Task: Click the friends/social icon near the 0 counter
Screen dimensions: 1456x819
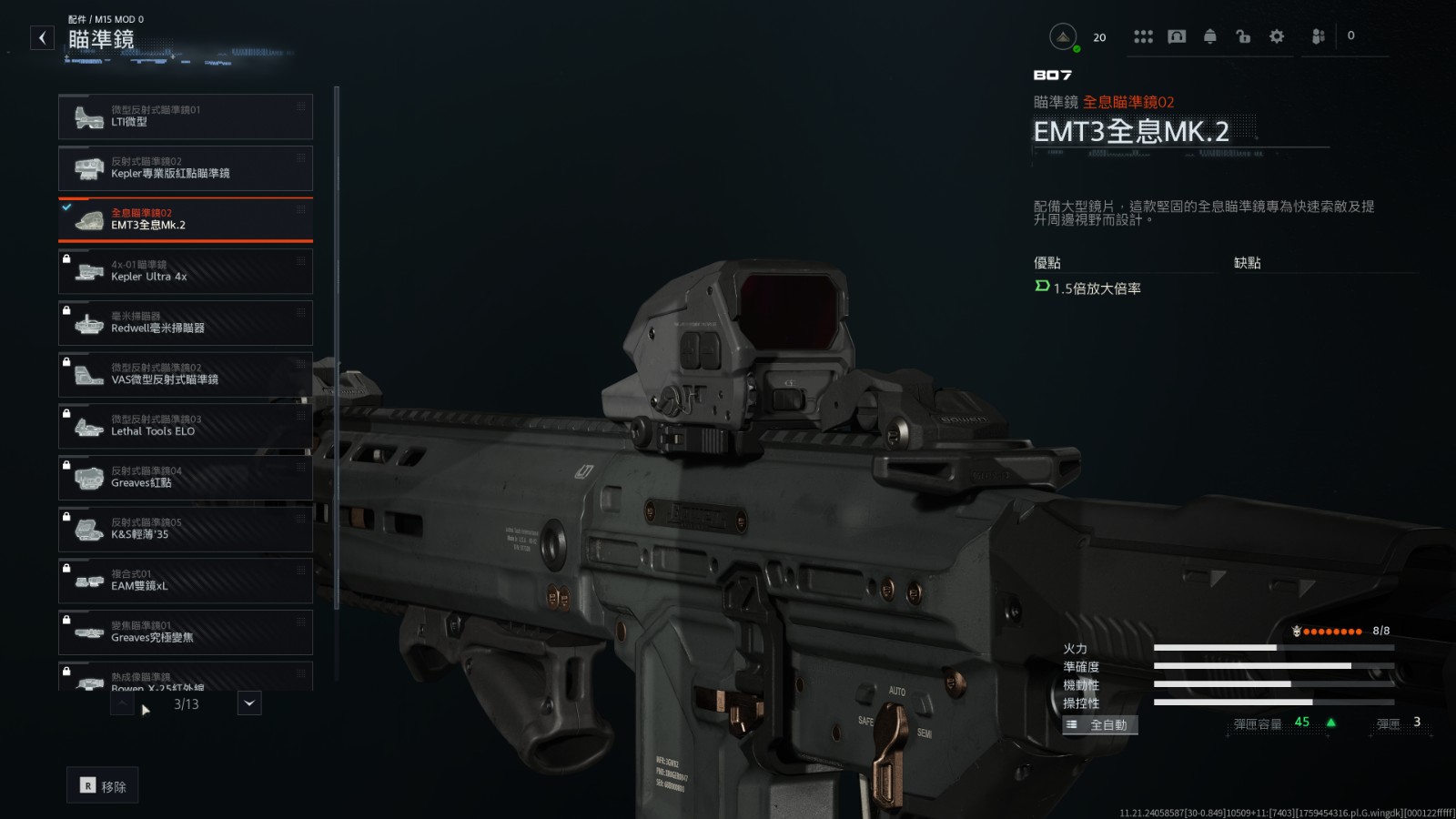Action: (1317, 36)
